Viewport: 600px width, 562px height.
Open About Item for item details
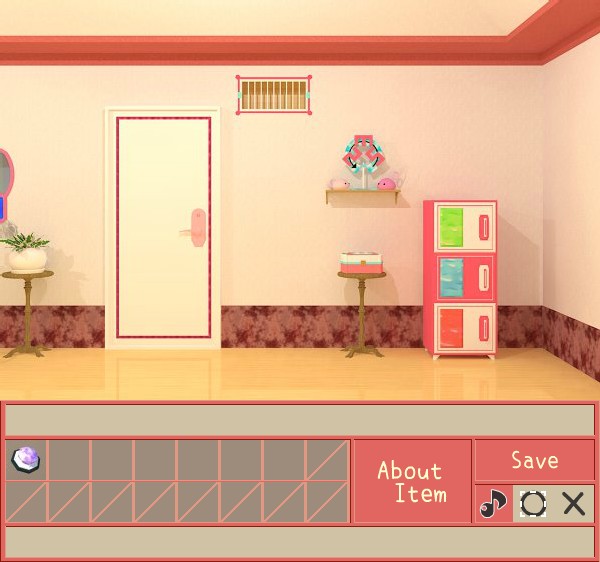pyautogui.click(x=412, y=481)
